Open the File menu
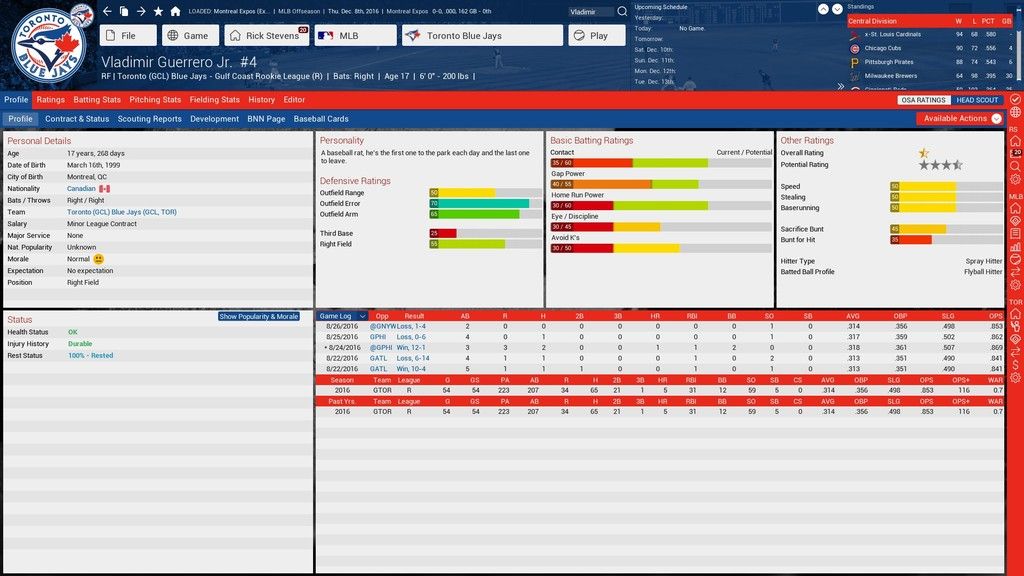This screenshot has width=1024, height=576. click(x=129, y=36)
